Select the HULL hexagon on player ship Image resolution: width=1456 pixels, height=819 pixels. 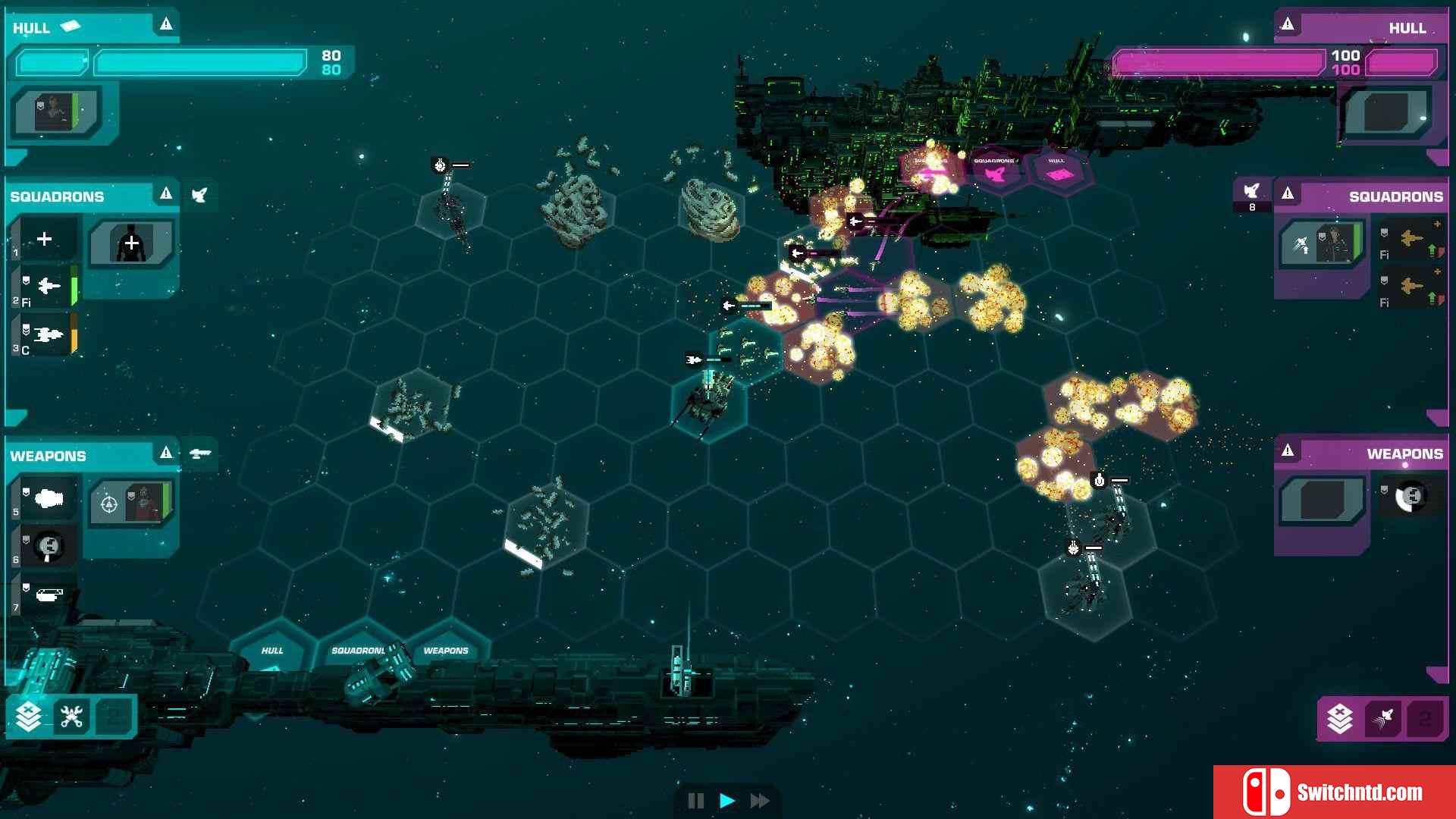point(272,651)
